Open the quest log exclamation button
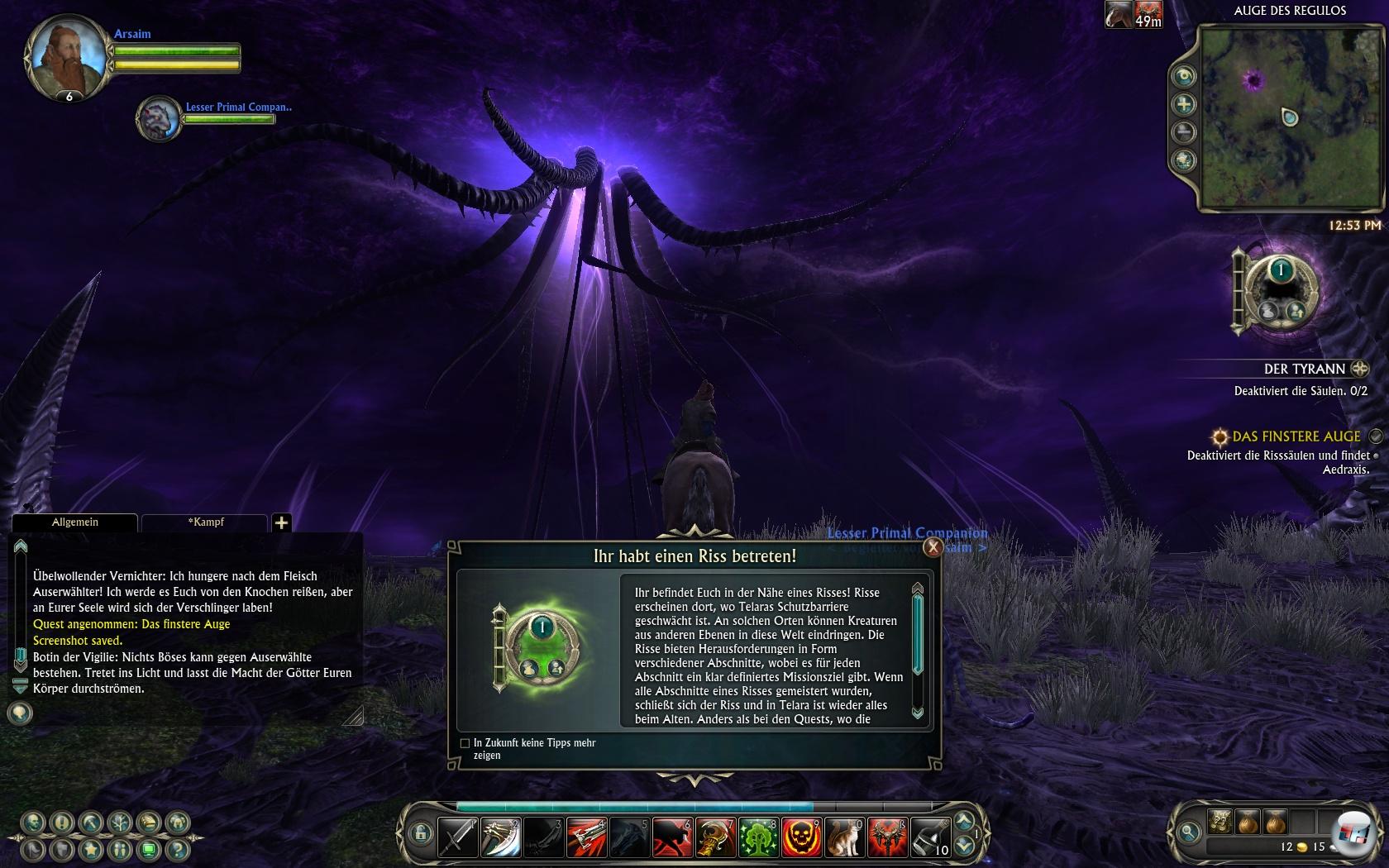Image resolution: width=1389 pixels, height=868 pixels. 62,823
